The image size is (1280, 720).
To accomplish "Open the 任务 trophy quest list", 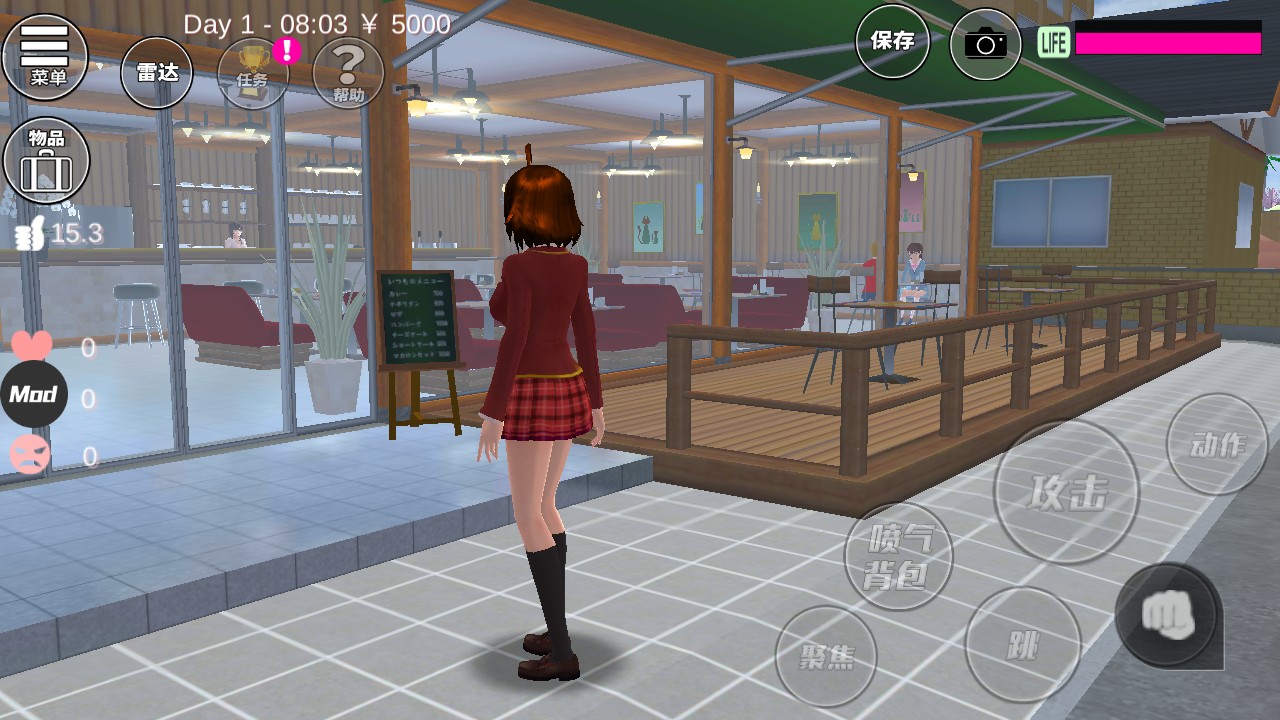I will (253, 72).
